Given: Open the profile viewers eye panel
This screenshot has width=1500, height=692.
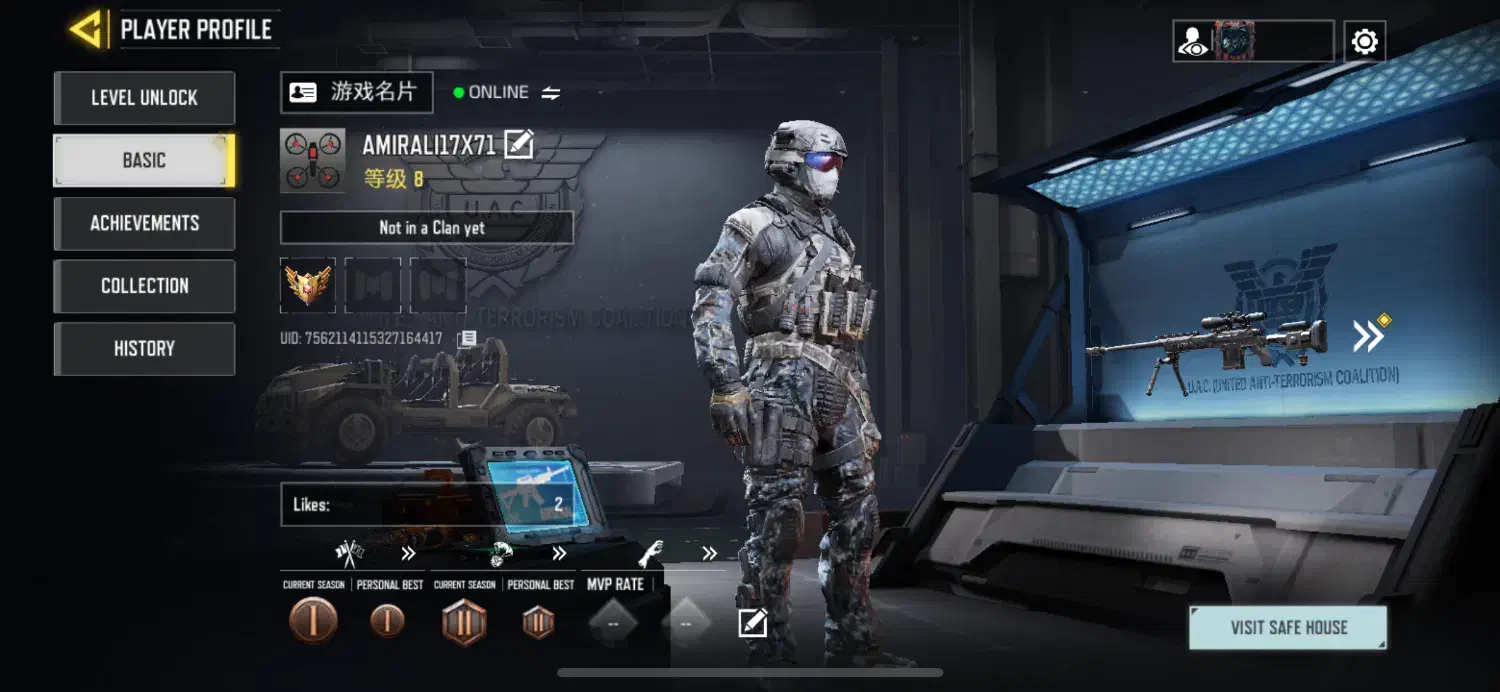Looking at the screenshot, I should (1194, 42).
